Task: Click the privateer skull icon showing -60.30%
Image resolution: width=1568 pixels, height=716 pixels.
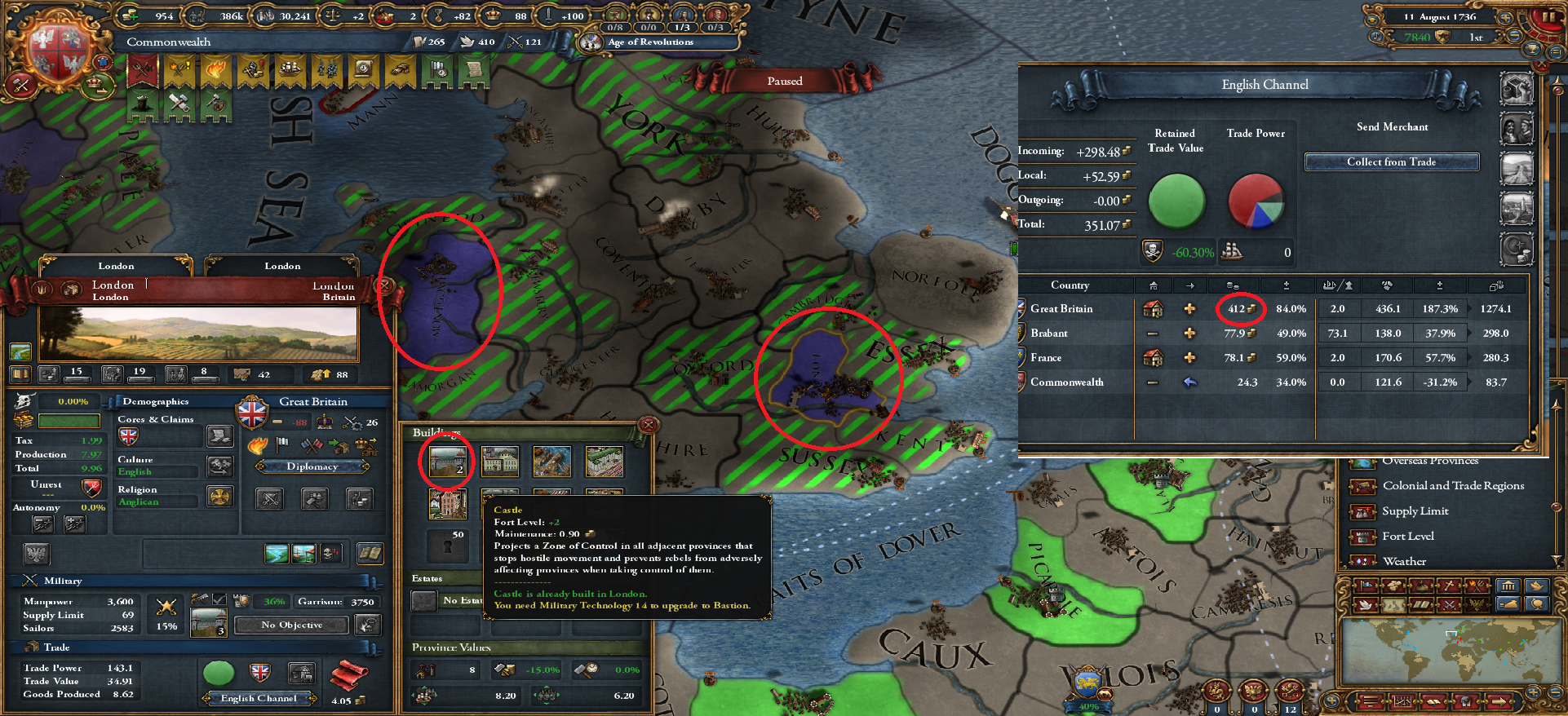Action: pyautogui.click(x=1153, y=251)
